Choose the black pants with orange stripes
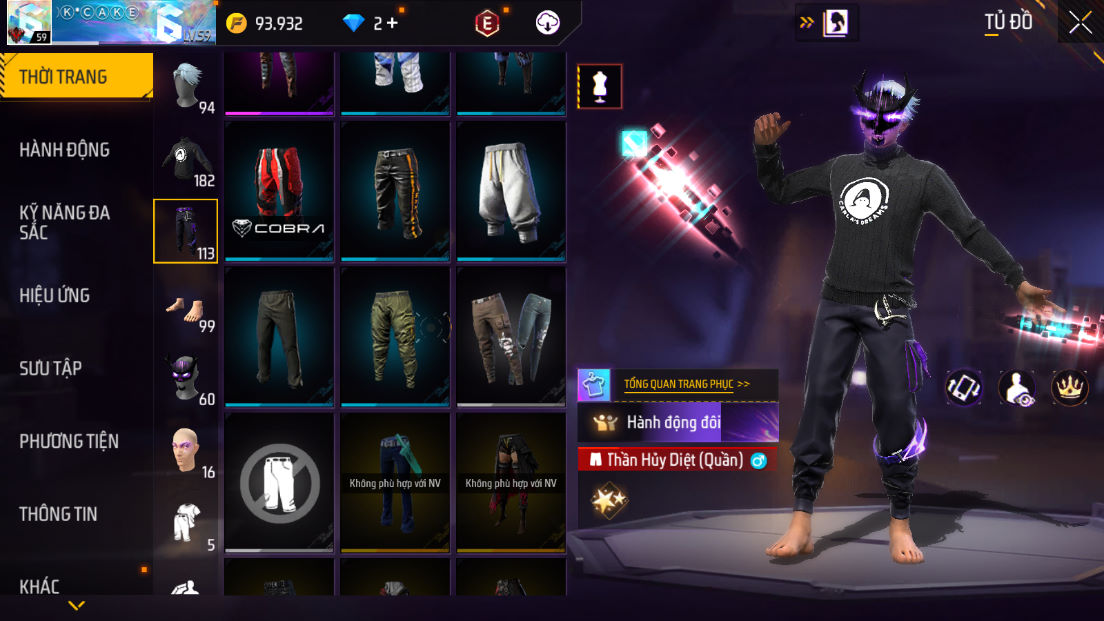Image resolution: width=1104 pixels, height=621 pixels. pyautogui.click(x=395, y=190)
